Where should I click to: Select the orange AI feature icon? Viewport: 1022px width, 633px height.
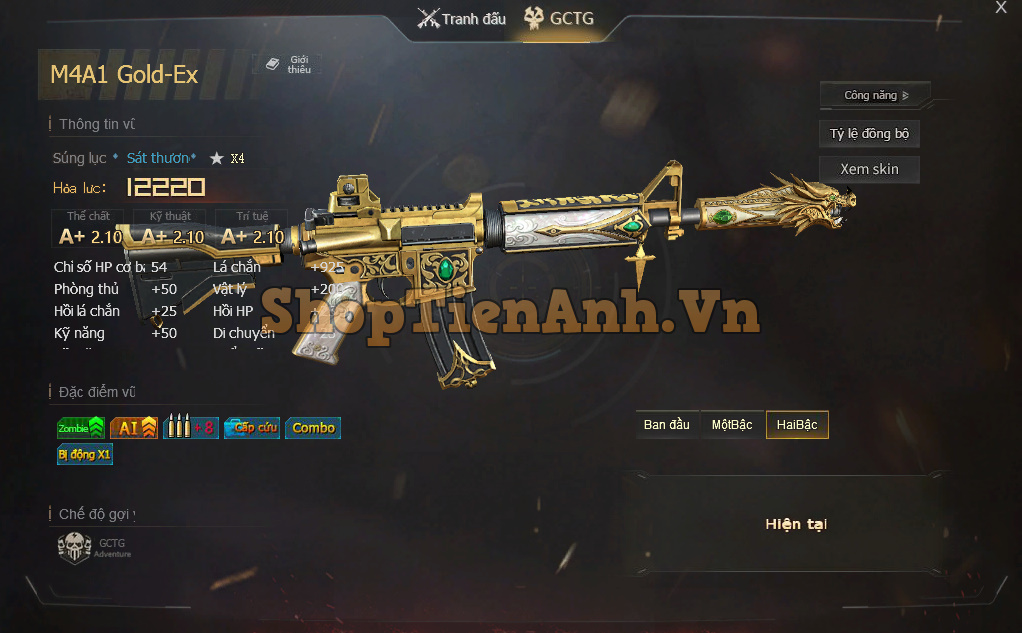134,428
